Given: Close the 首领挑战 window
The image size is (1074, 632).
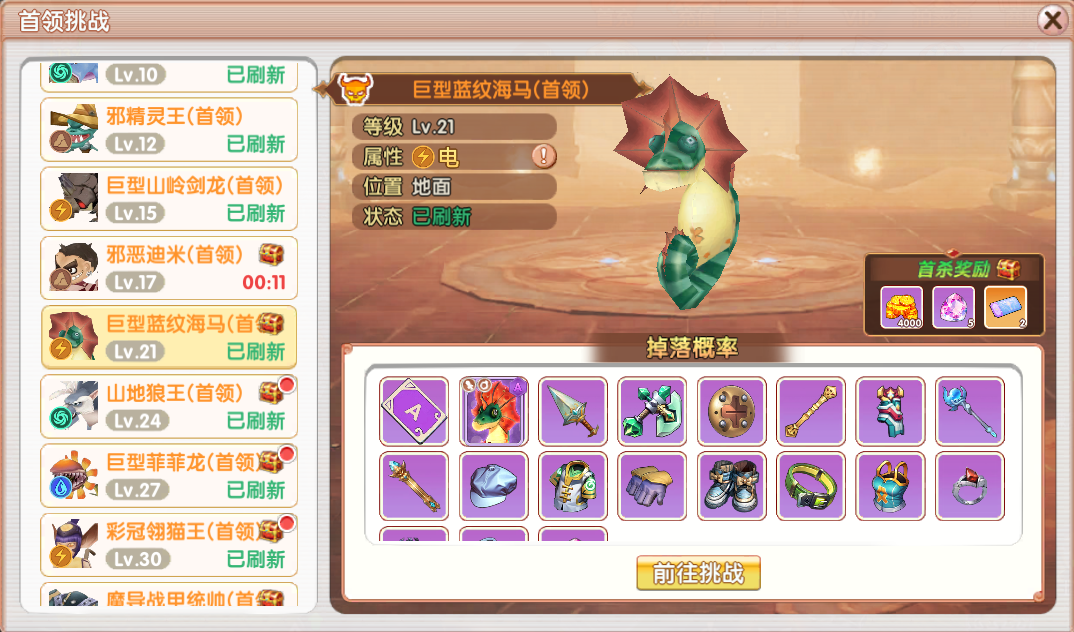Looking at the screenshot, I should 1051,20.
